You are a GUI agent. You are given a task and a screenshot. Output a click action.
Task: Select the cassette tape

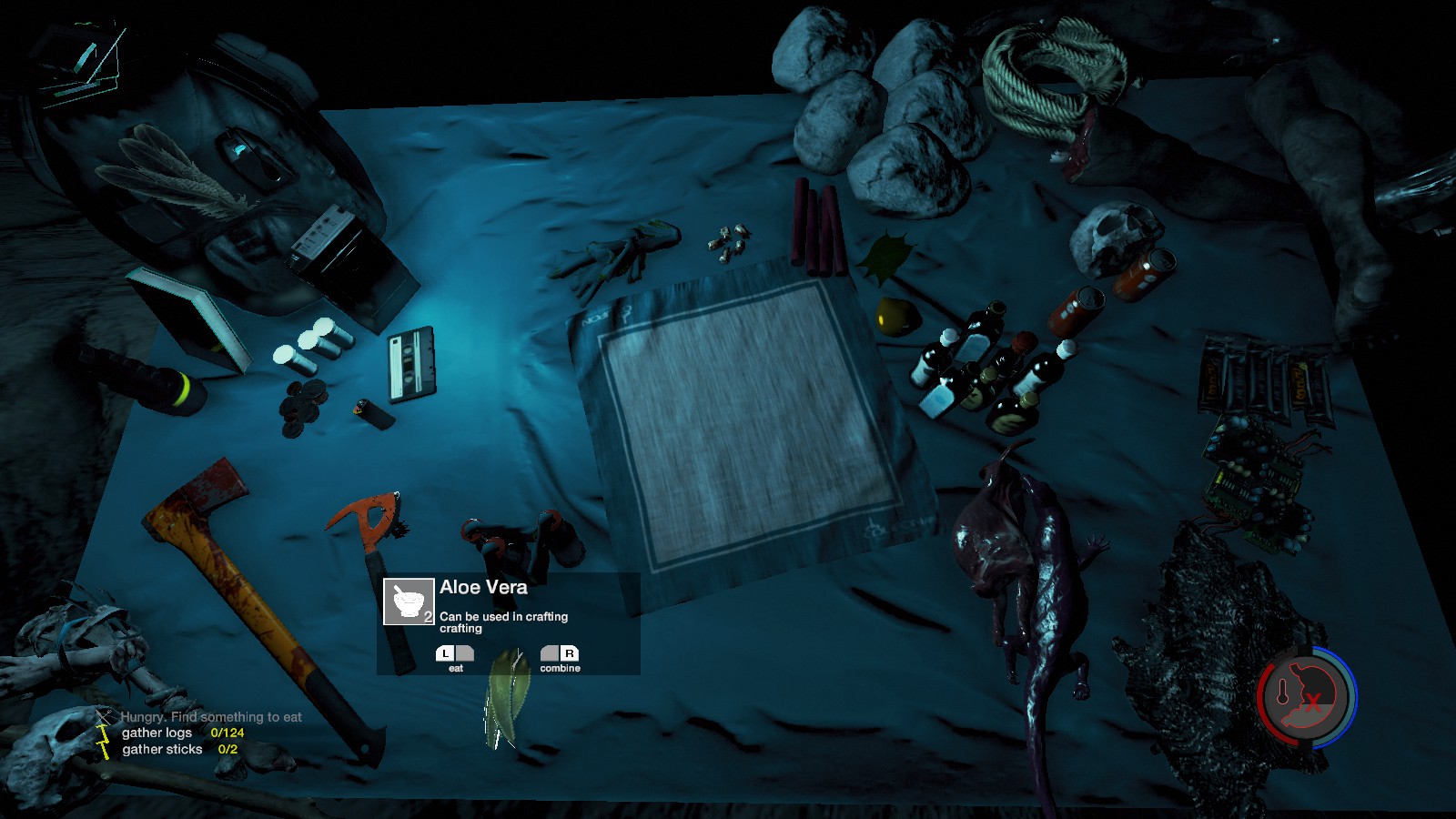pyautogui.click(x=411, y=364)
